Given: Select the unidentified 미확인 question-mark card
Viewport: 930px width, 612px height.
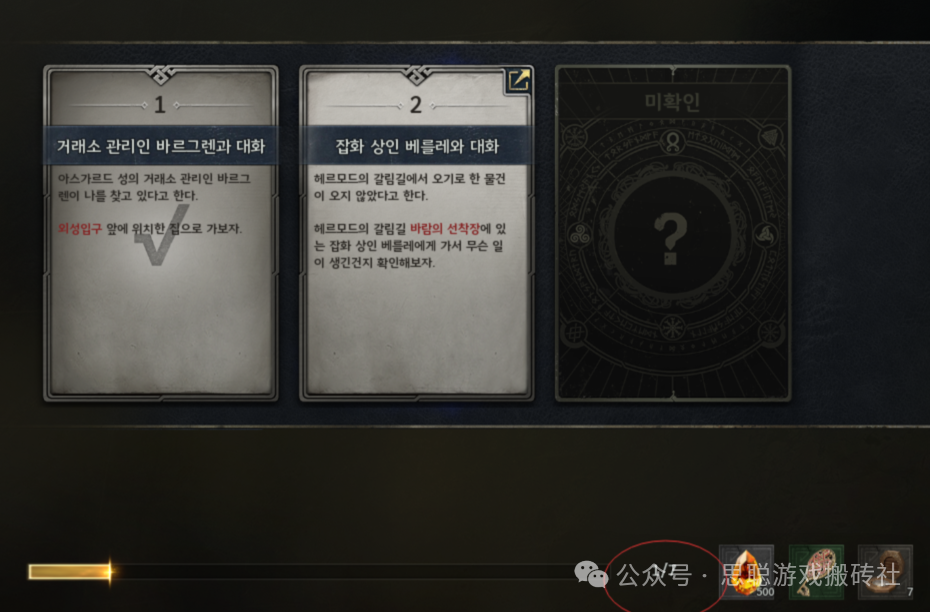Looking at the screenshot, I should coord(672,233).
